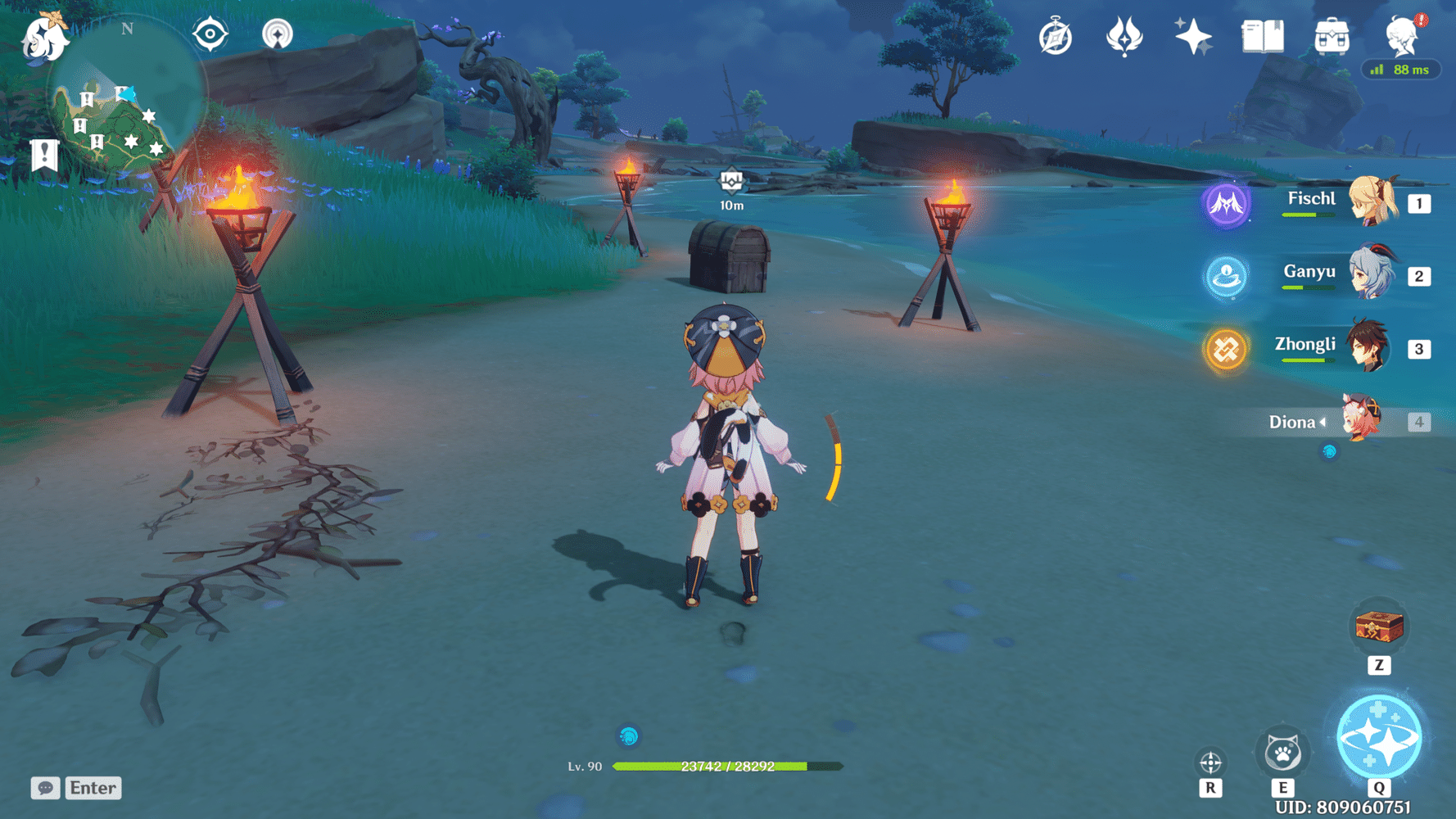
Task: Open the Character menu portrait icon
Action: point(1402,37)
